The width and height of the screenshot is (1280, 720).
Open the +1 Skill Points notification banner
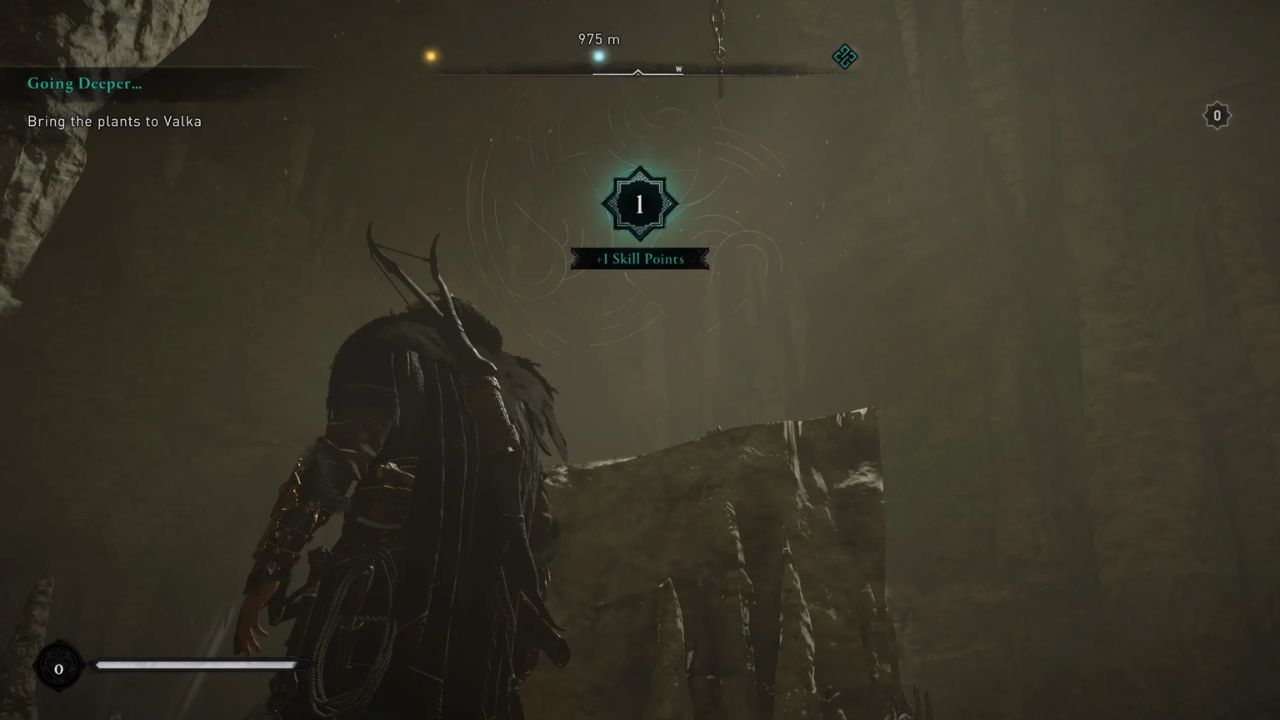pos(640,258)
